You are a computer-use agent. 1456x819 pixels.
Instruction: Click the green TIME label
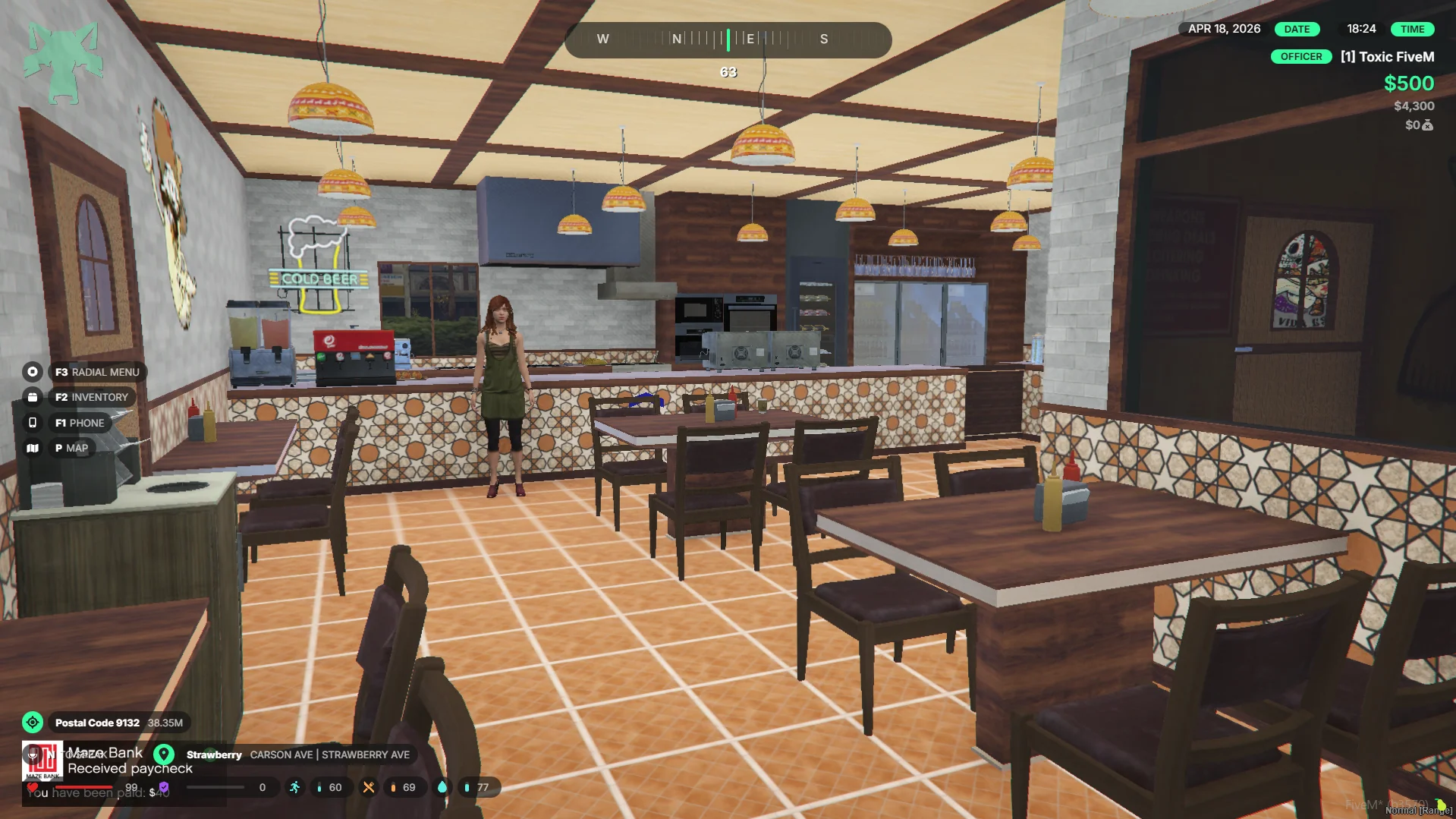[x=1412, y=29]
